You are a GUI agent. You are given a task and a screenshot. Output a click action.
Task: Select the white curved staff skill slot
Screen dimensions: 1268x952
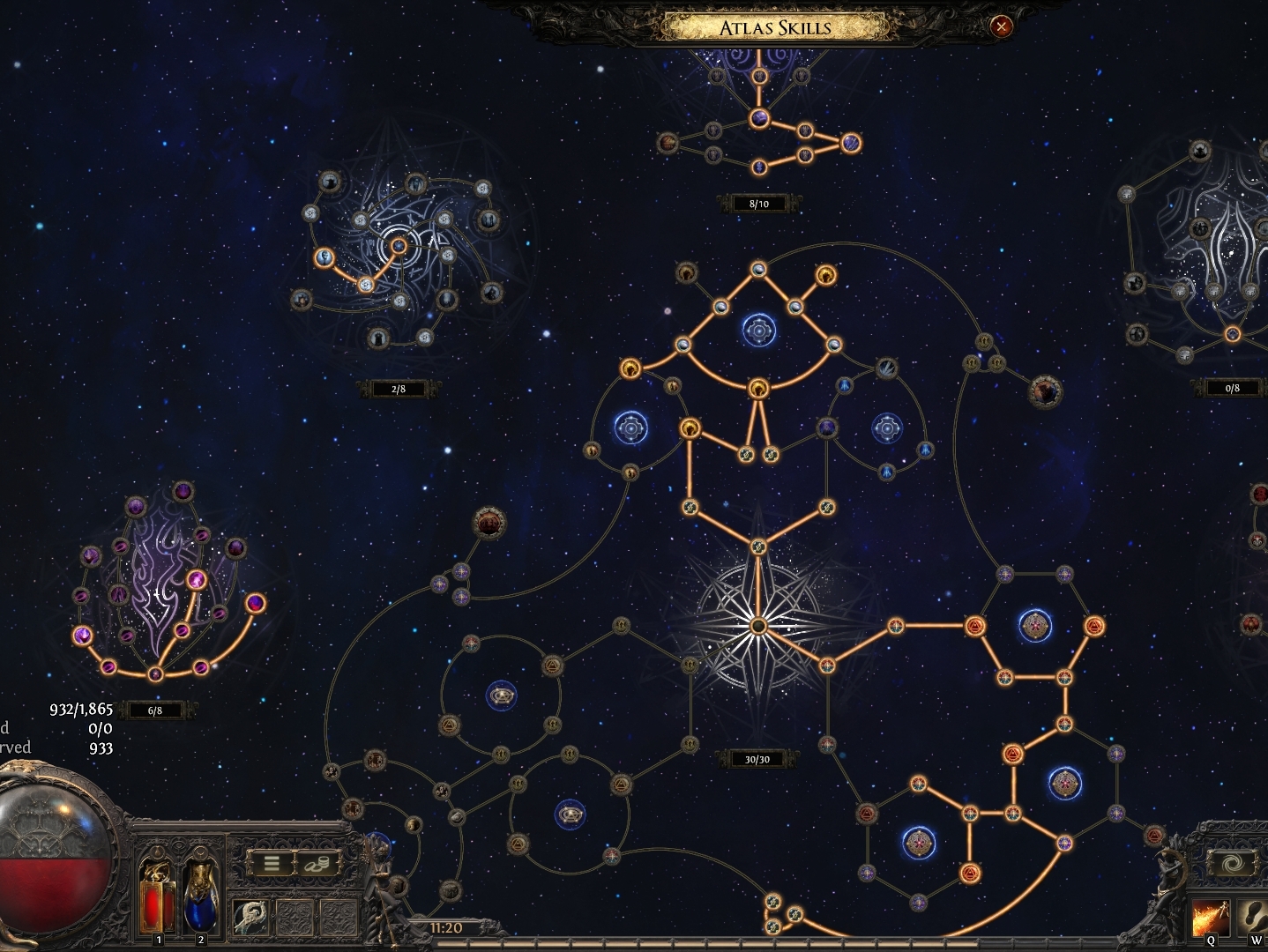tap(251, 919)
